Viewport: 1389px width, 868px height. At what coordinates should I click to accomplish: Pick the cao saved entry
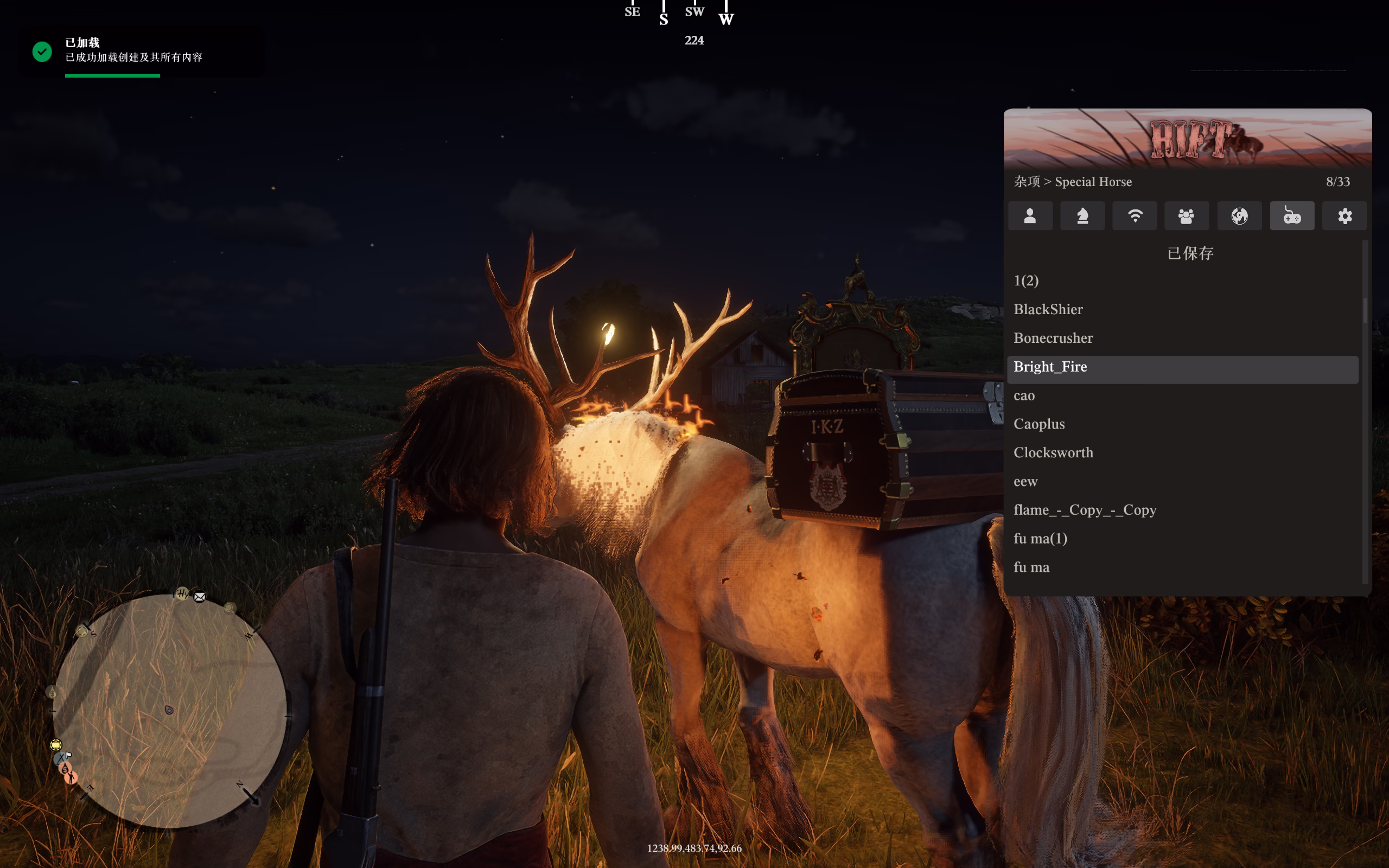point(1024,395)
